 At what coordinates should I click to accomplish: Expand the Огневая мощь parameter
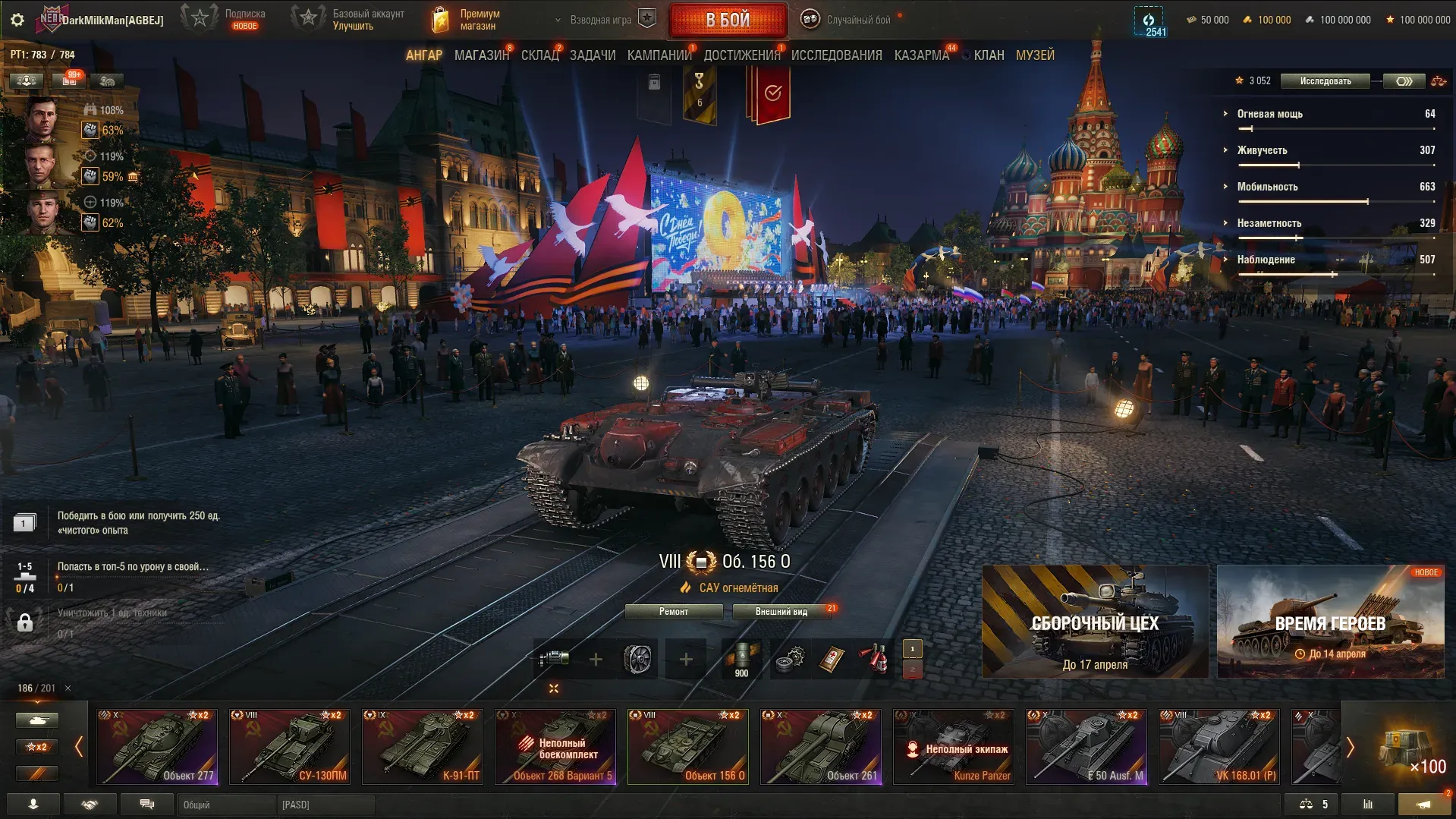[1269, 114]
